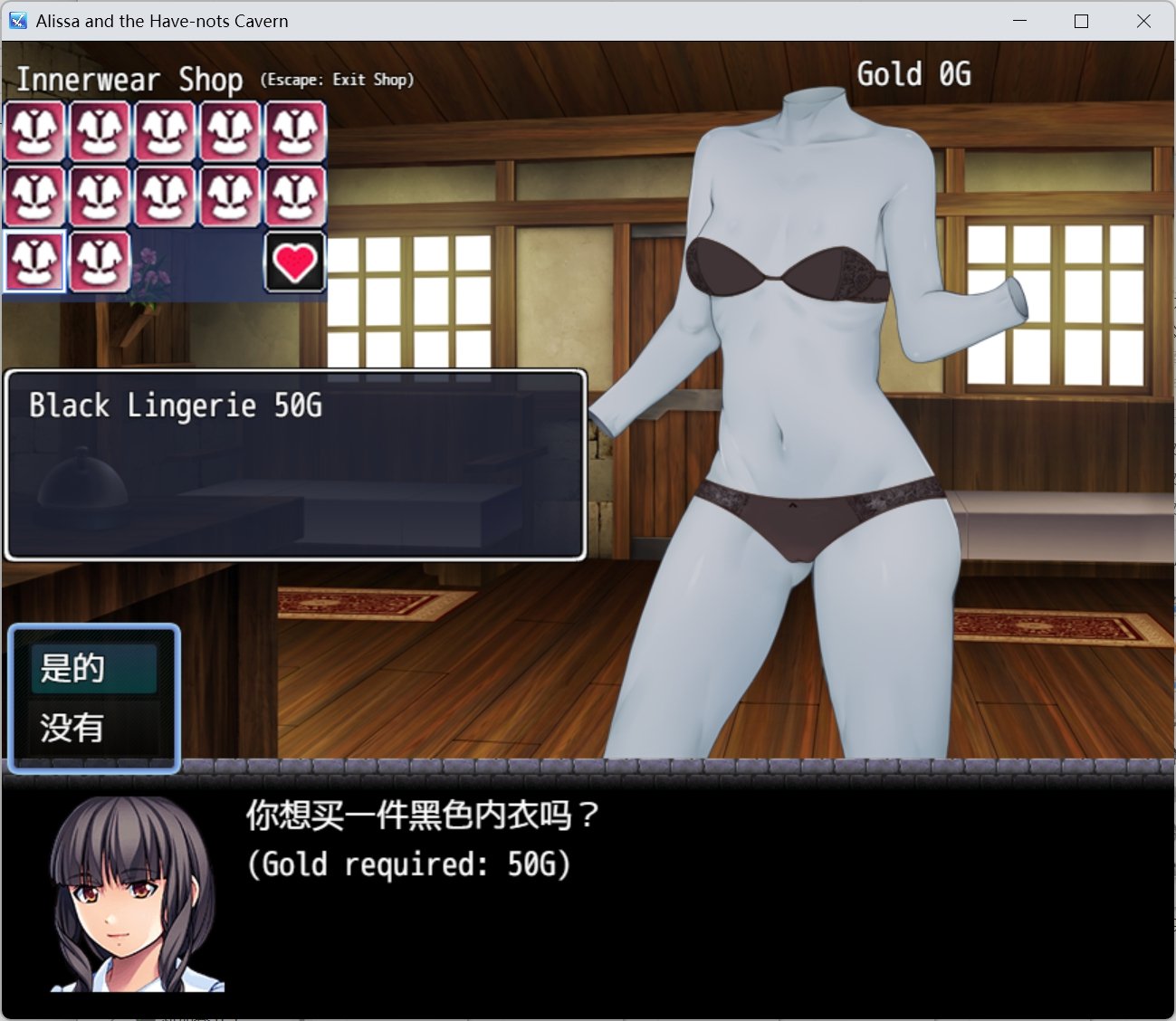This screenshot has width=1176, height=1021.
Task: Open the heart favorites icon in the shop grid
Action: (x=295, y=263)
